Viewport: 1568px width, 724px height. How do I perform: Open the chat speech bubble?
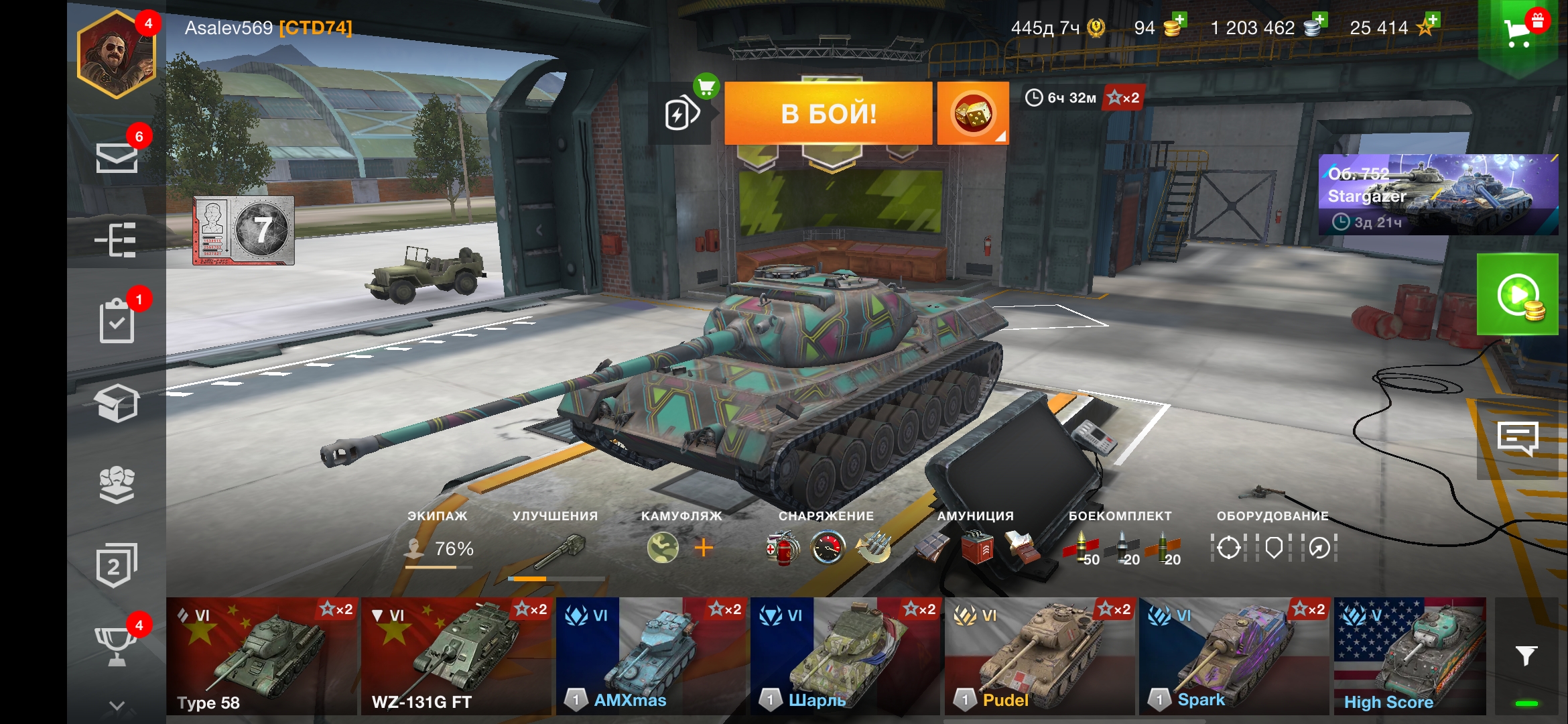1517,439
